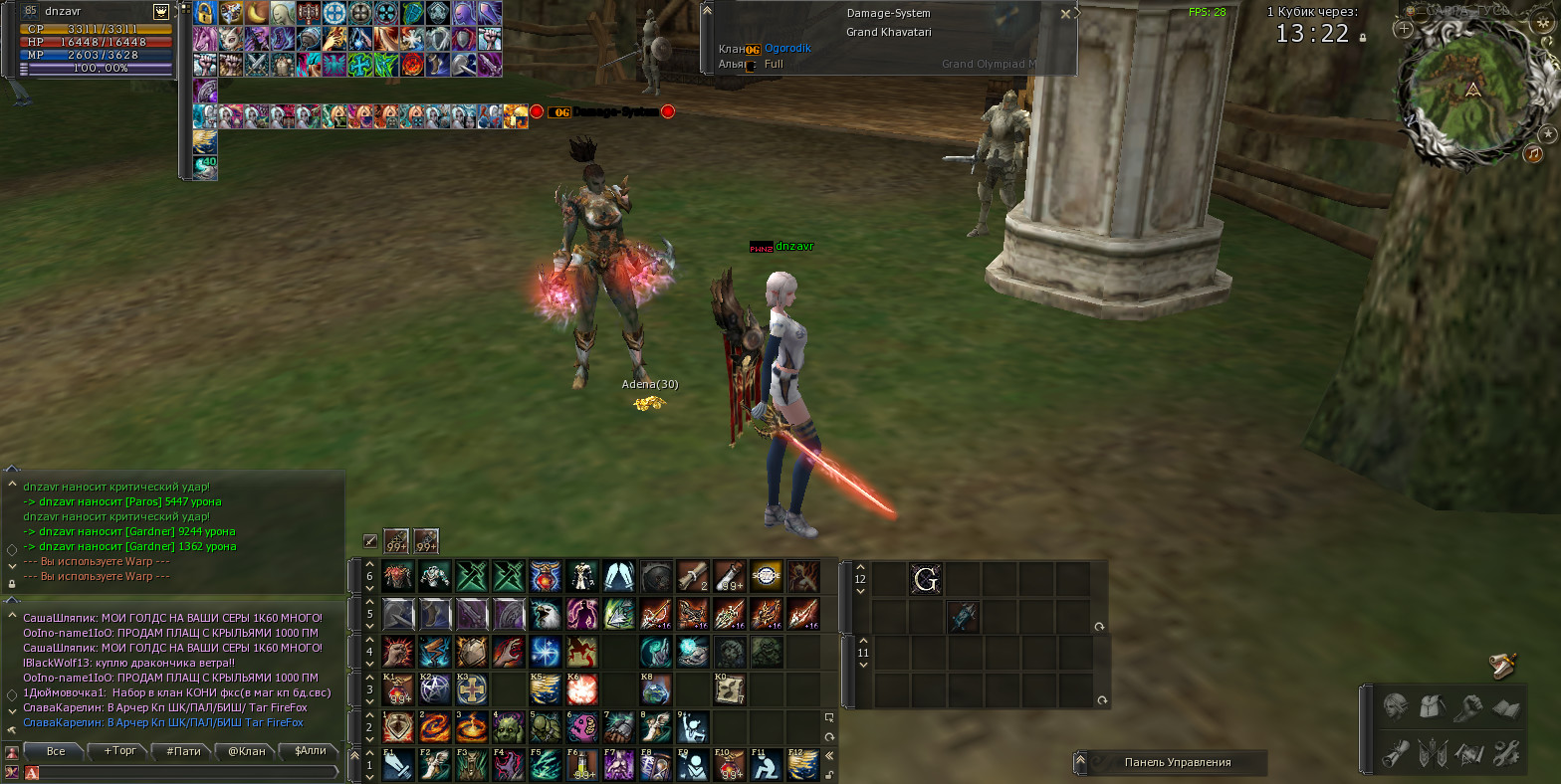
Task: Switch to the +Торг chat tab
Action: pyautogui.click(x=119, y=751)
